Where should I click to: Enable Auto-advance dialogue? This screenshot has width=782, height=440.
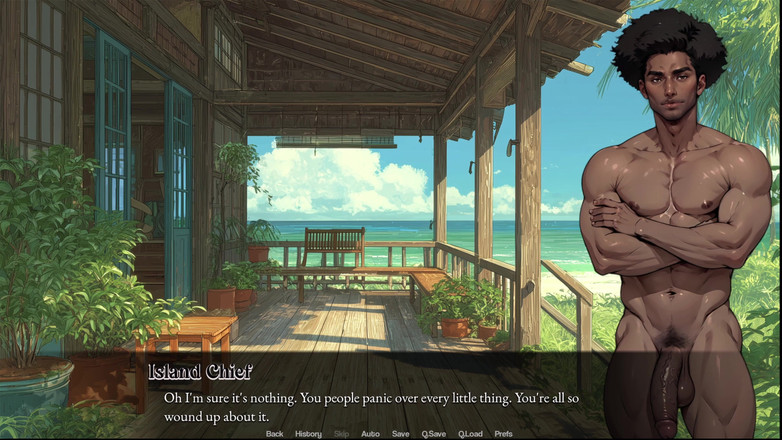[x=370, y=434]
